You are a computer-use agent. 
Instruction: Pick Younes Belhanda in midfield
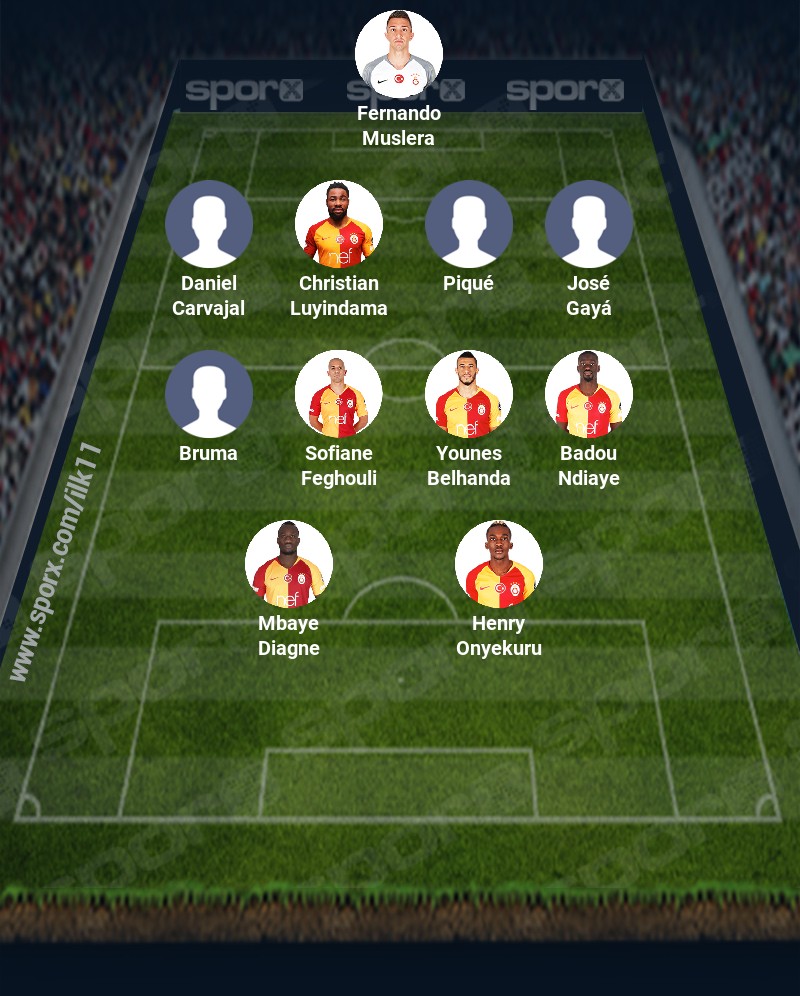click(469, 394)
